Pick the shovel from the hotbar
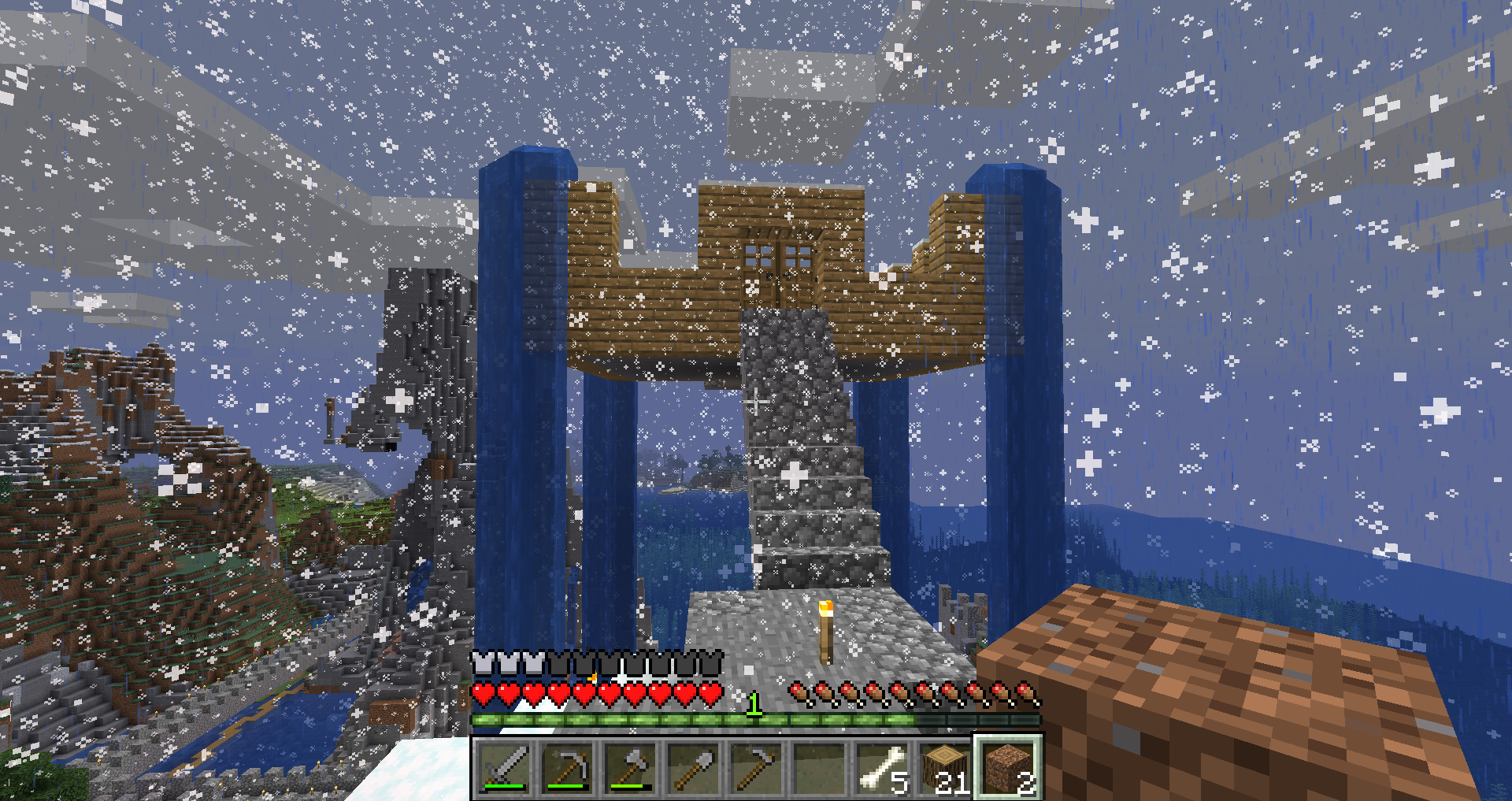This screenshot has width=1512, height=801. tap(694, 768)
